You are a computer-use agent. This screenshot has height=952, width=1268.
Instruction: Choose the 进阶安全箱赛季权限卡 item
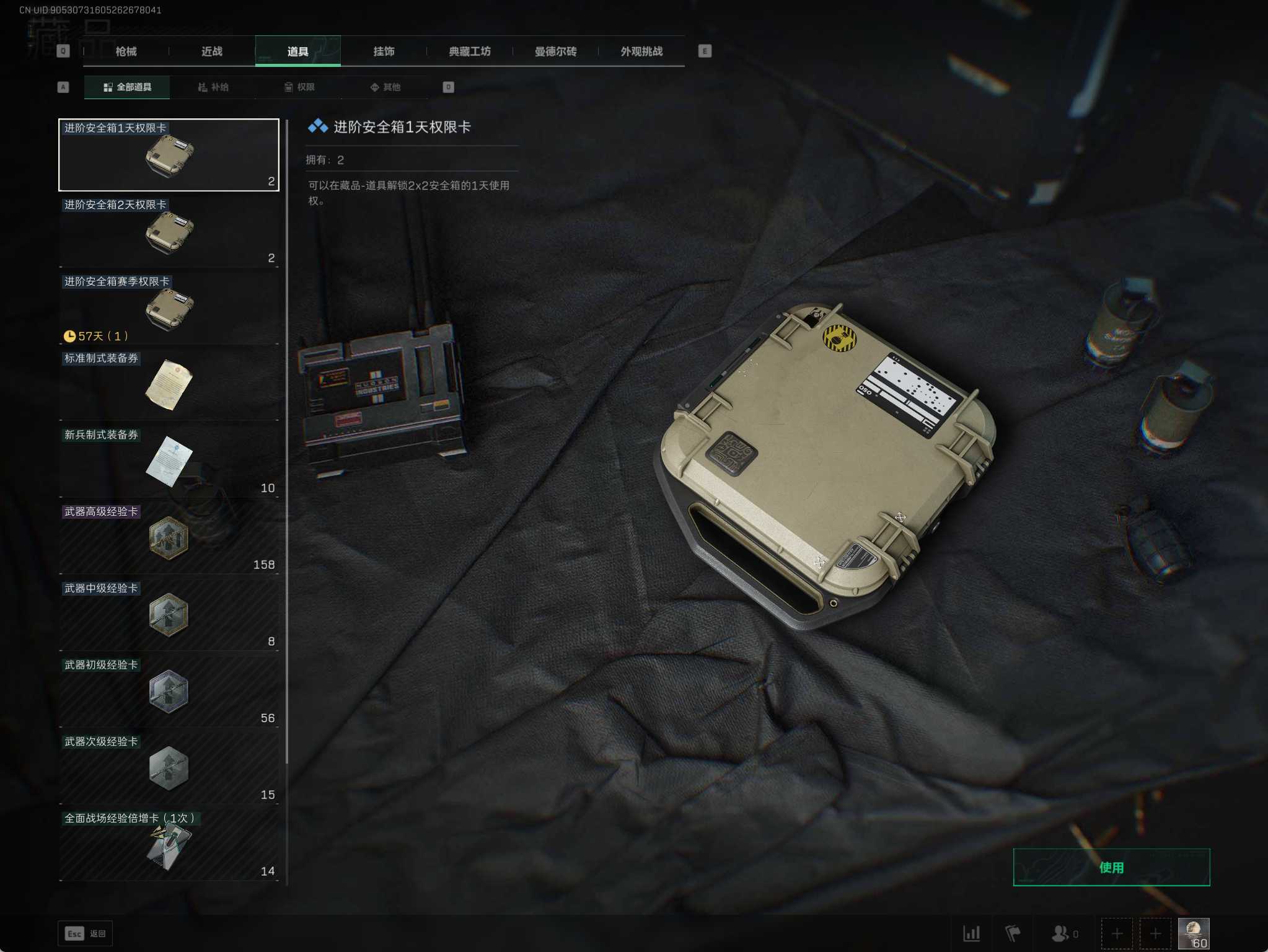169,309
